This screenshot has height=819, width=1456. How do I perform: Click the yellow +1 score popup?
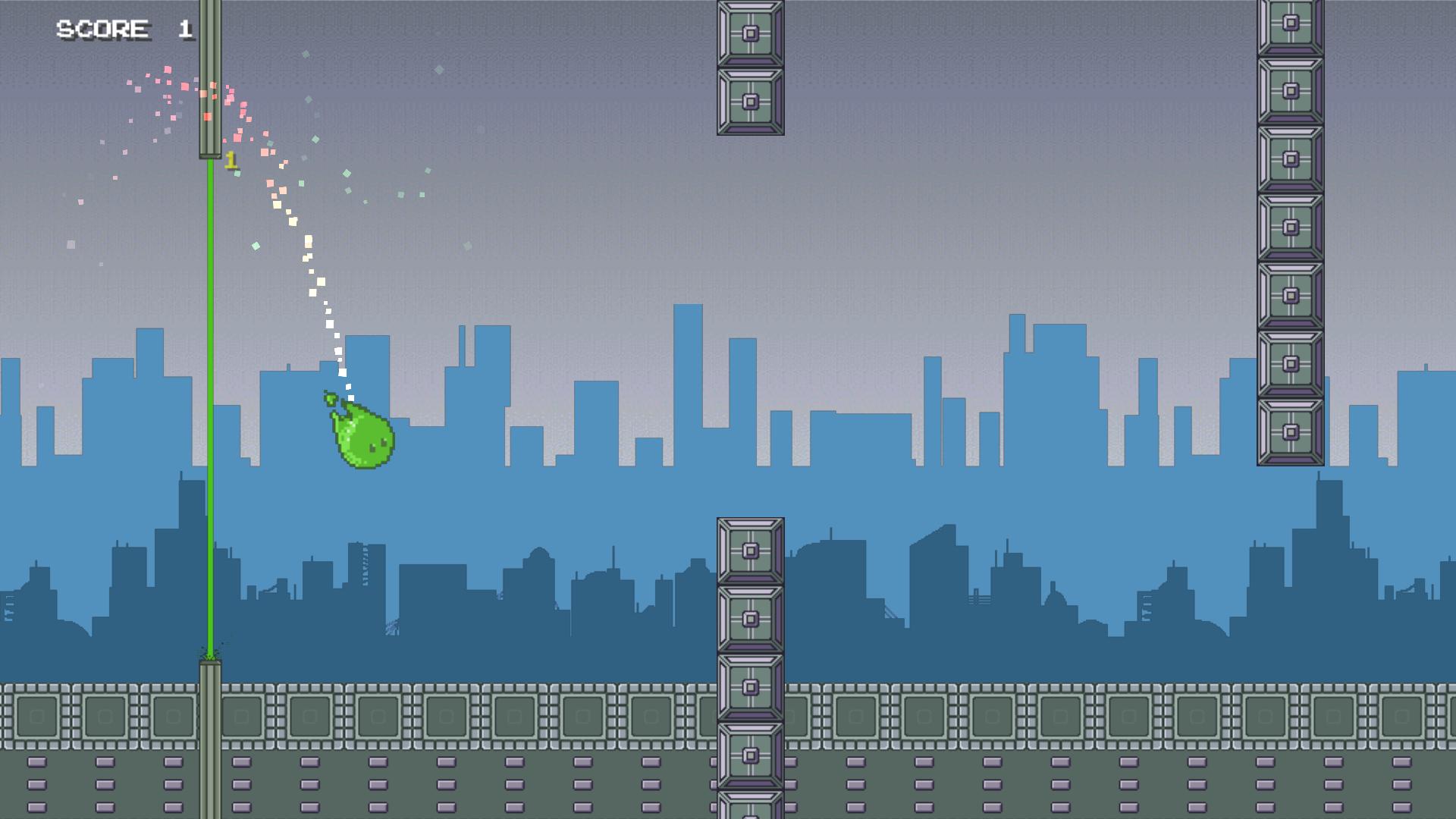point(232,159)
